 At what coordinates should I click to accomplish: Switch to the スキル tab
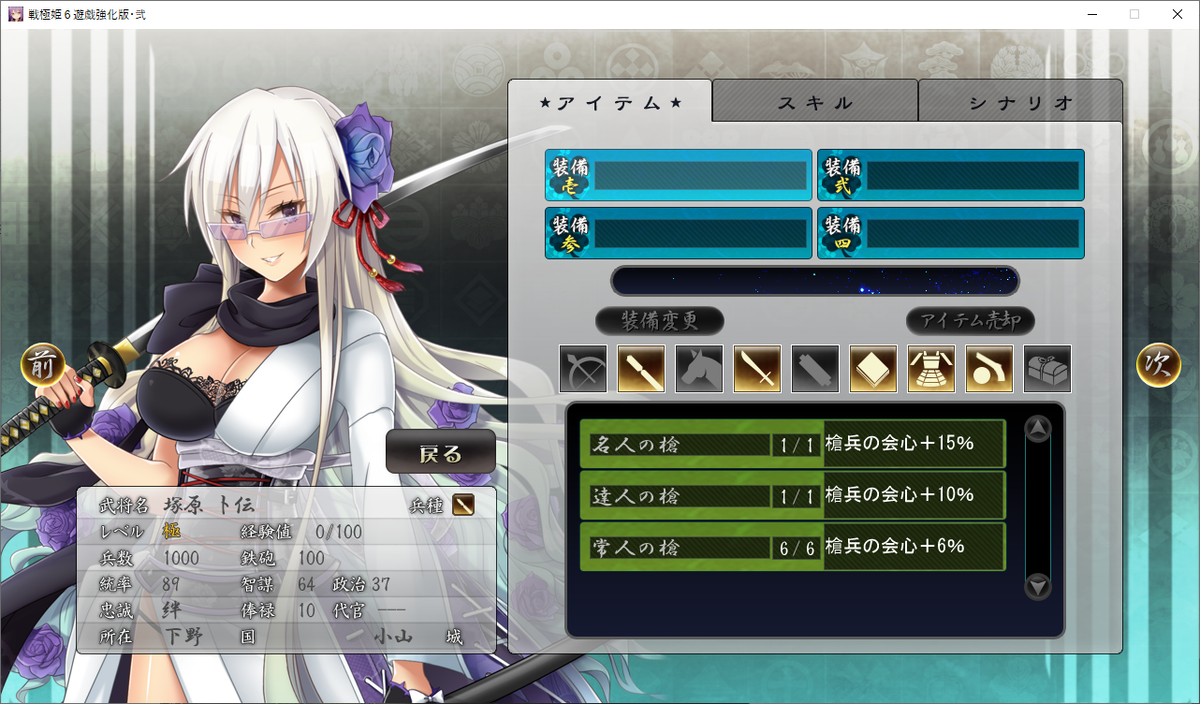(815, 102)
